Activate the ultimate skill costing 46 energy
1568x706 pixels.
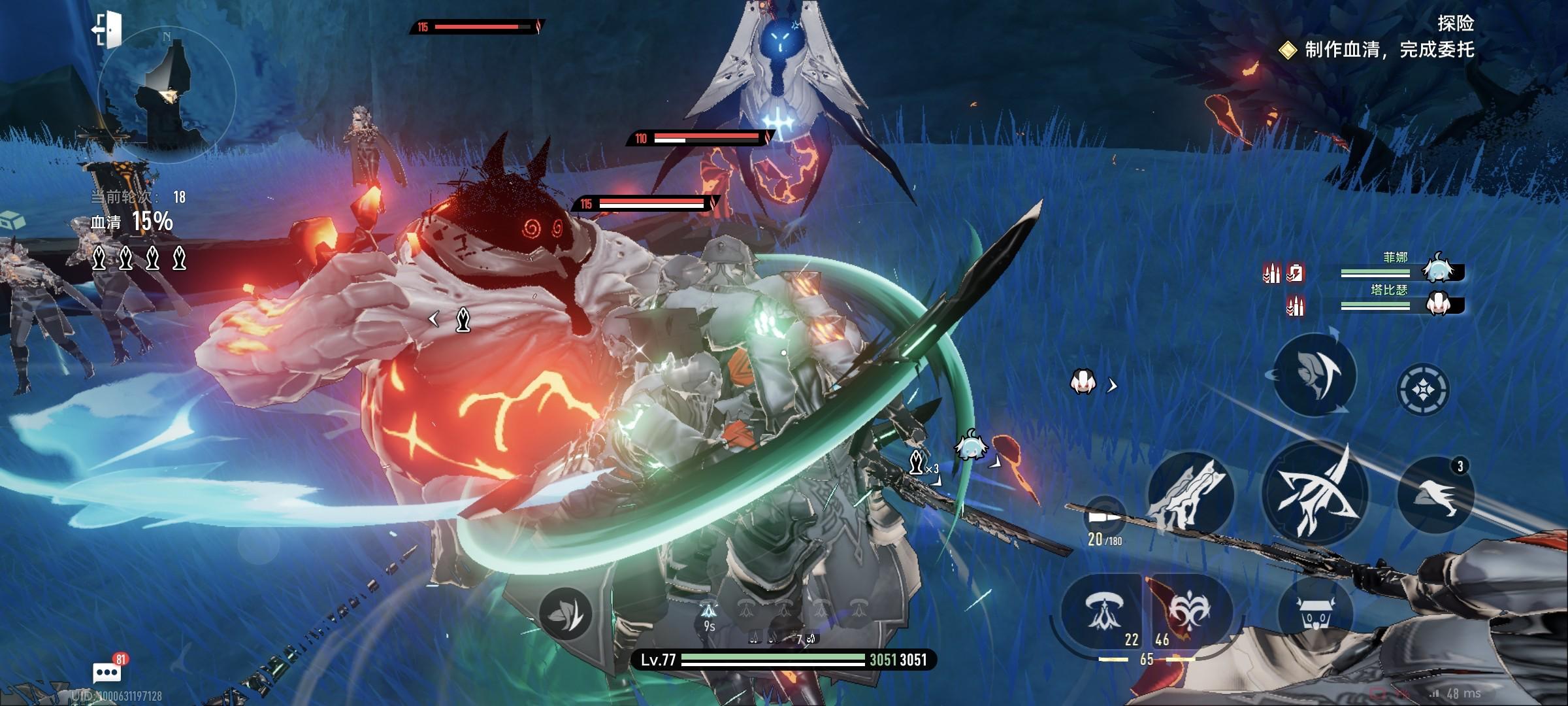[x=1189, y=613]
